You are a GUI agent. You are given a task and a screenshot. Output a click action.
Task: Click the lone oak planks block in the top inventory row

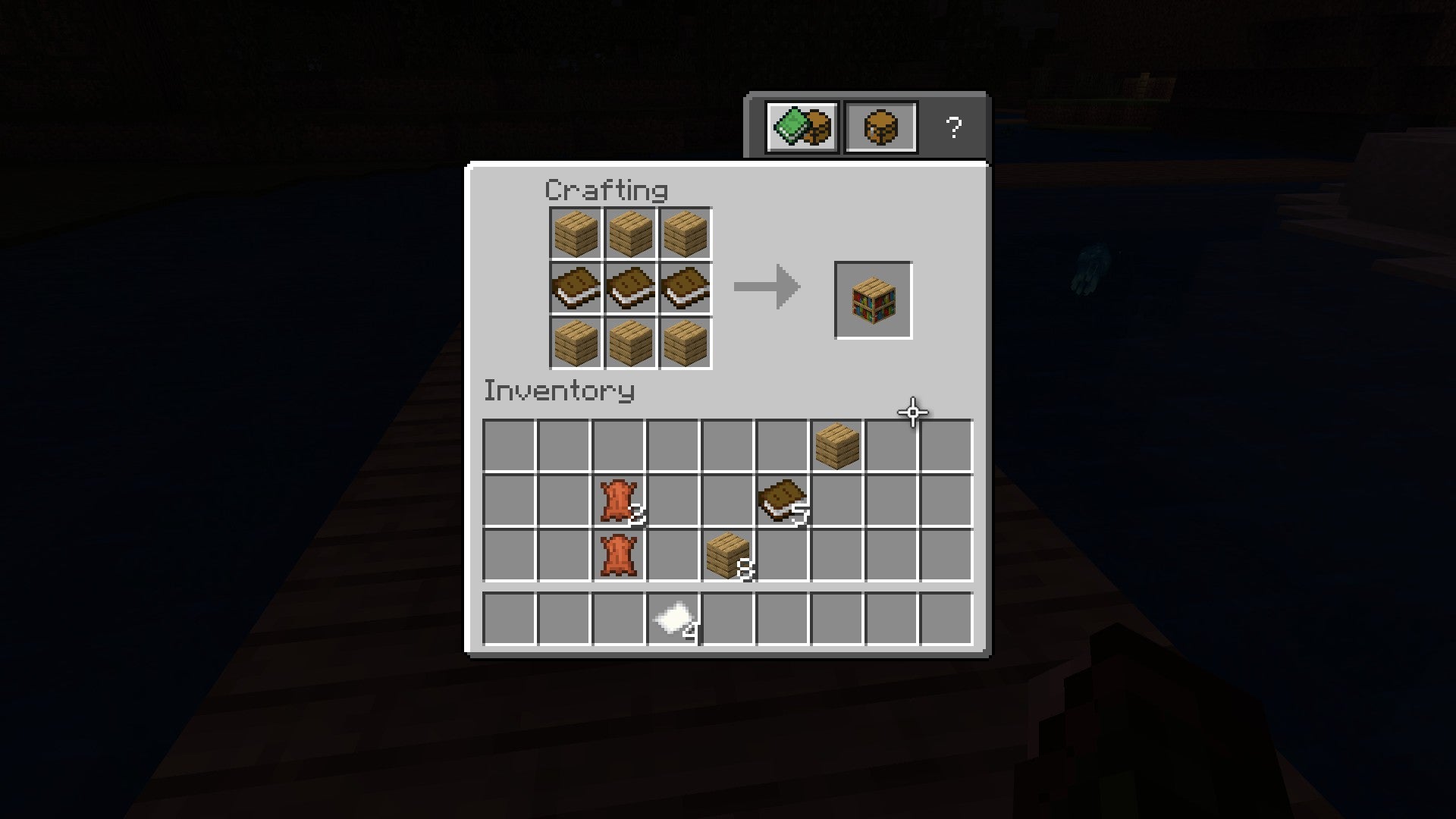pos(836,446)
